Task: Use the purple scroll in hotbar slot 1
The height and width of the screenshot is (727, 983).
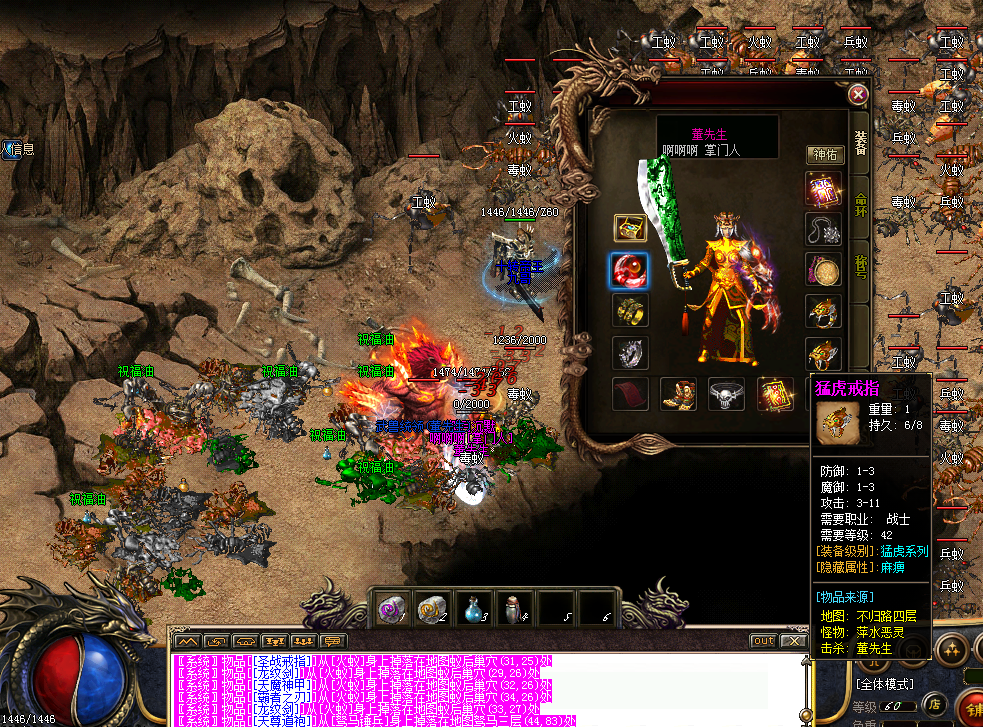Action: [389, 607]
